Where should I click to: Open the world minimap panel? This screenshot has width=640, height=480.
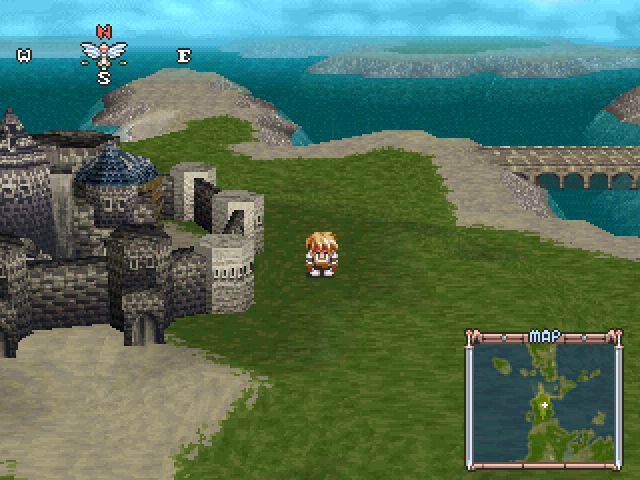(x=544, y=400)
